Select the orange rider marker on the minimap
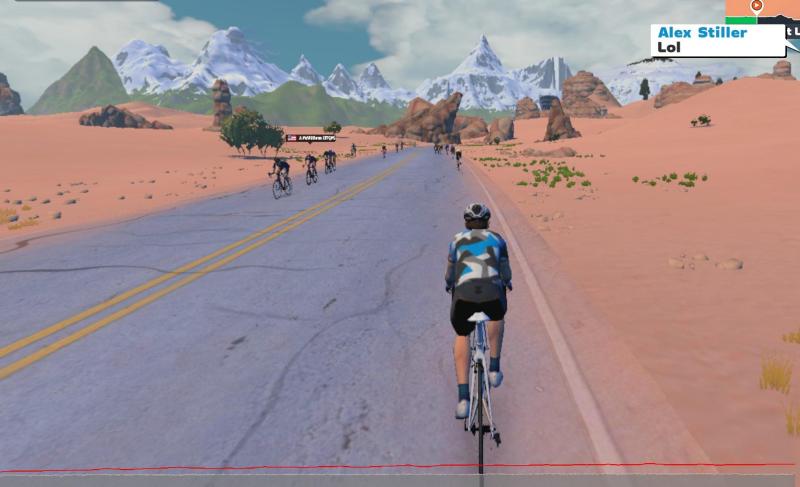The height and width of the screenshot is (487, 800). point(757,6)
